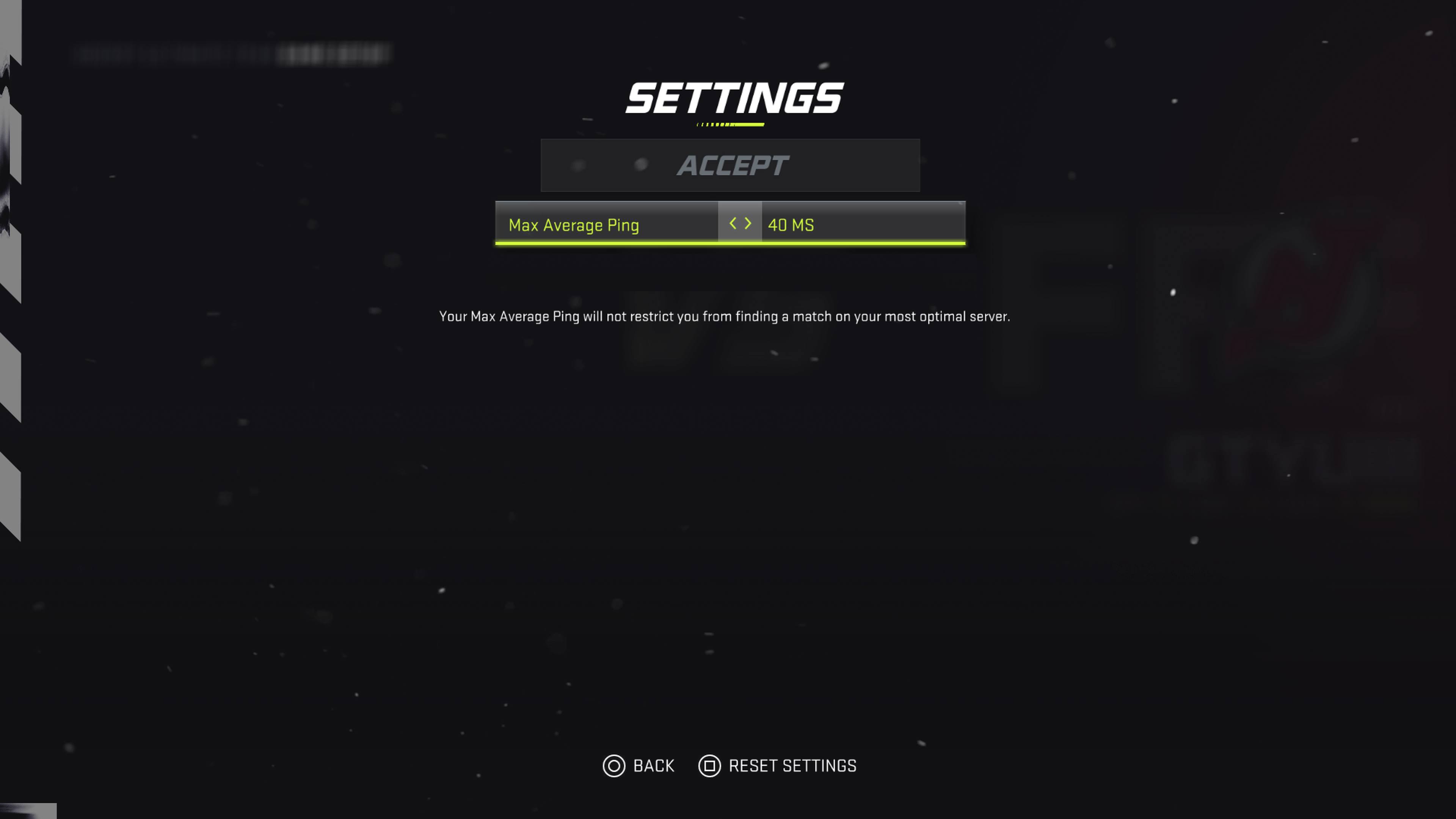Confirm settings with the Accept button
This screenshot has width=1456, height=819.
click(x=730, y=166)
